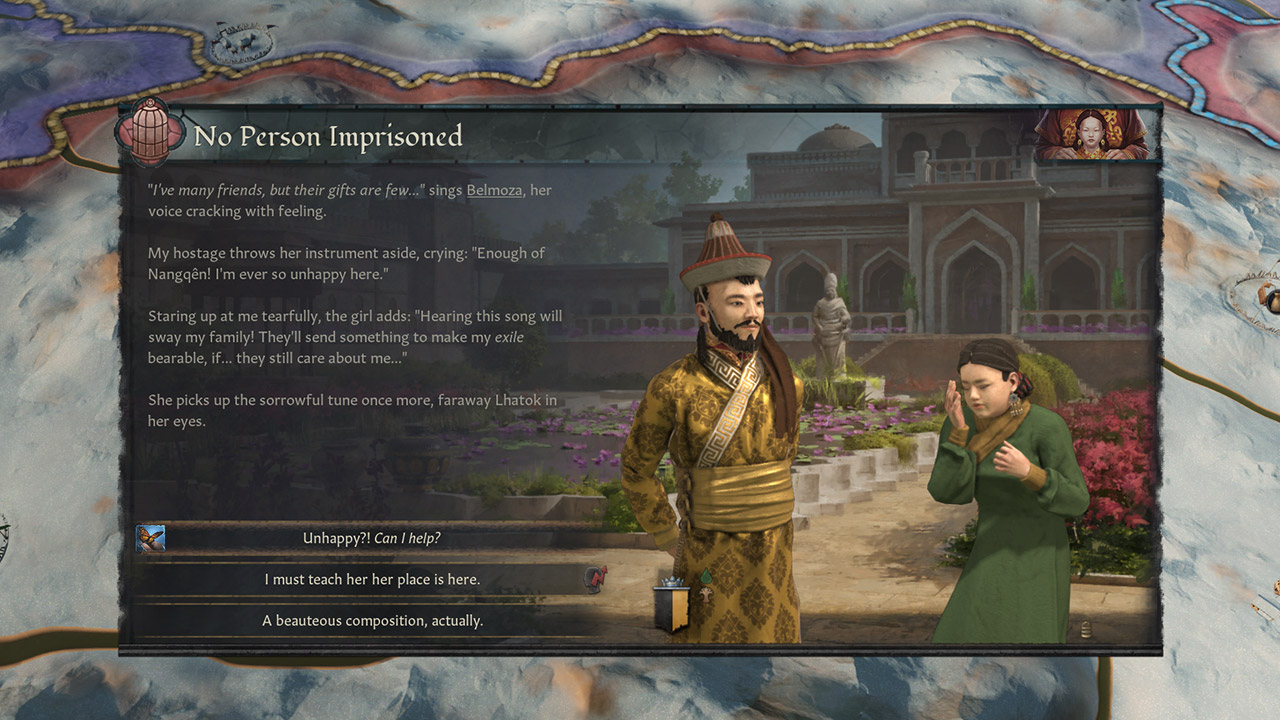Open the Belmoza character link
Image resolution: width=1280 pixels, height=720 pixels.
494,190
